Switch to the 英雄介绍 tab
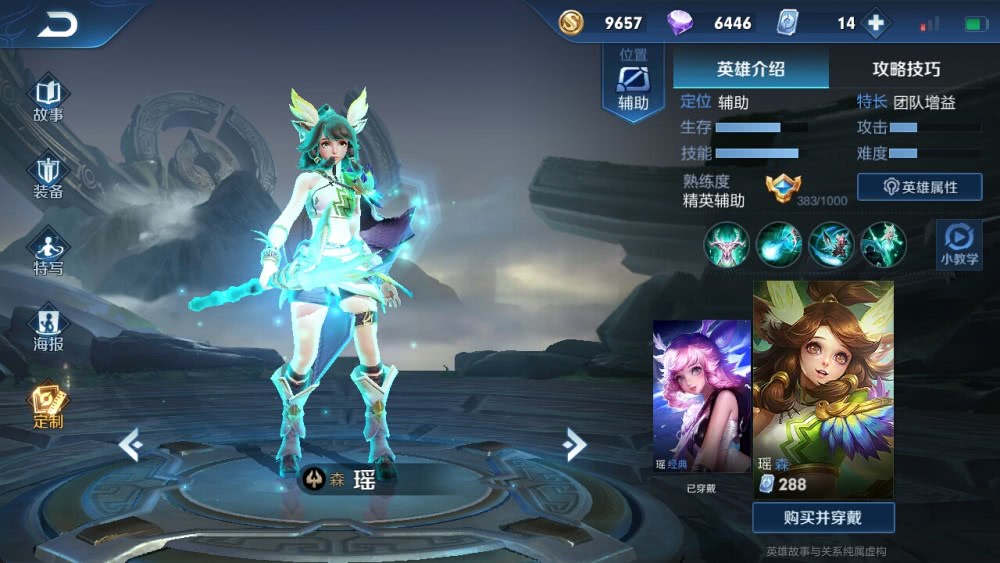1000x563 pixels. coord(750,69)
